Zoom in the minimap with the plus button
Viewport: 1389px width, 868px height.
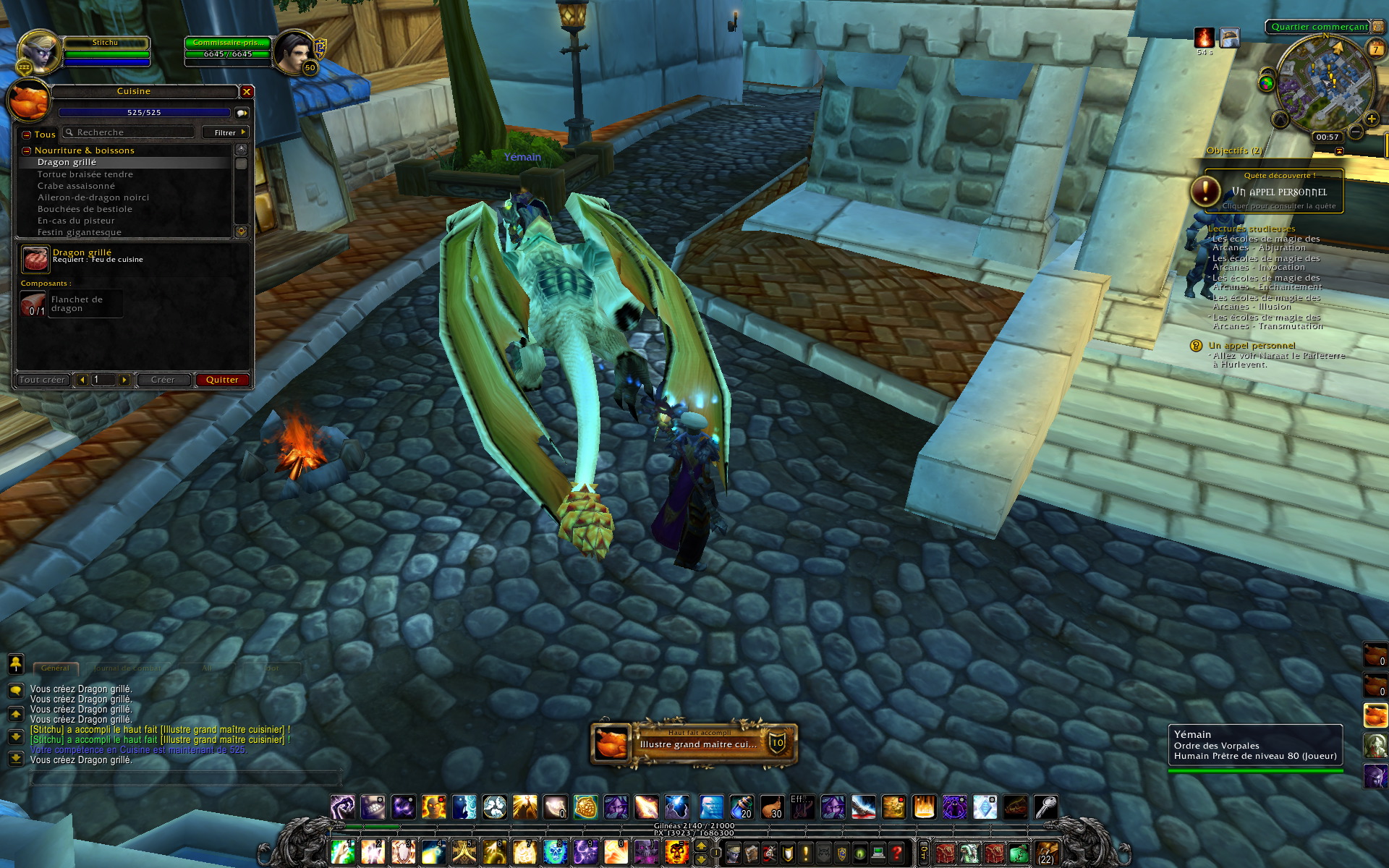[x=1371, y=119]
